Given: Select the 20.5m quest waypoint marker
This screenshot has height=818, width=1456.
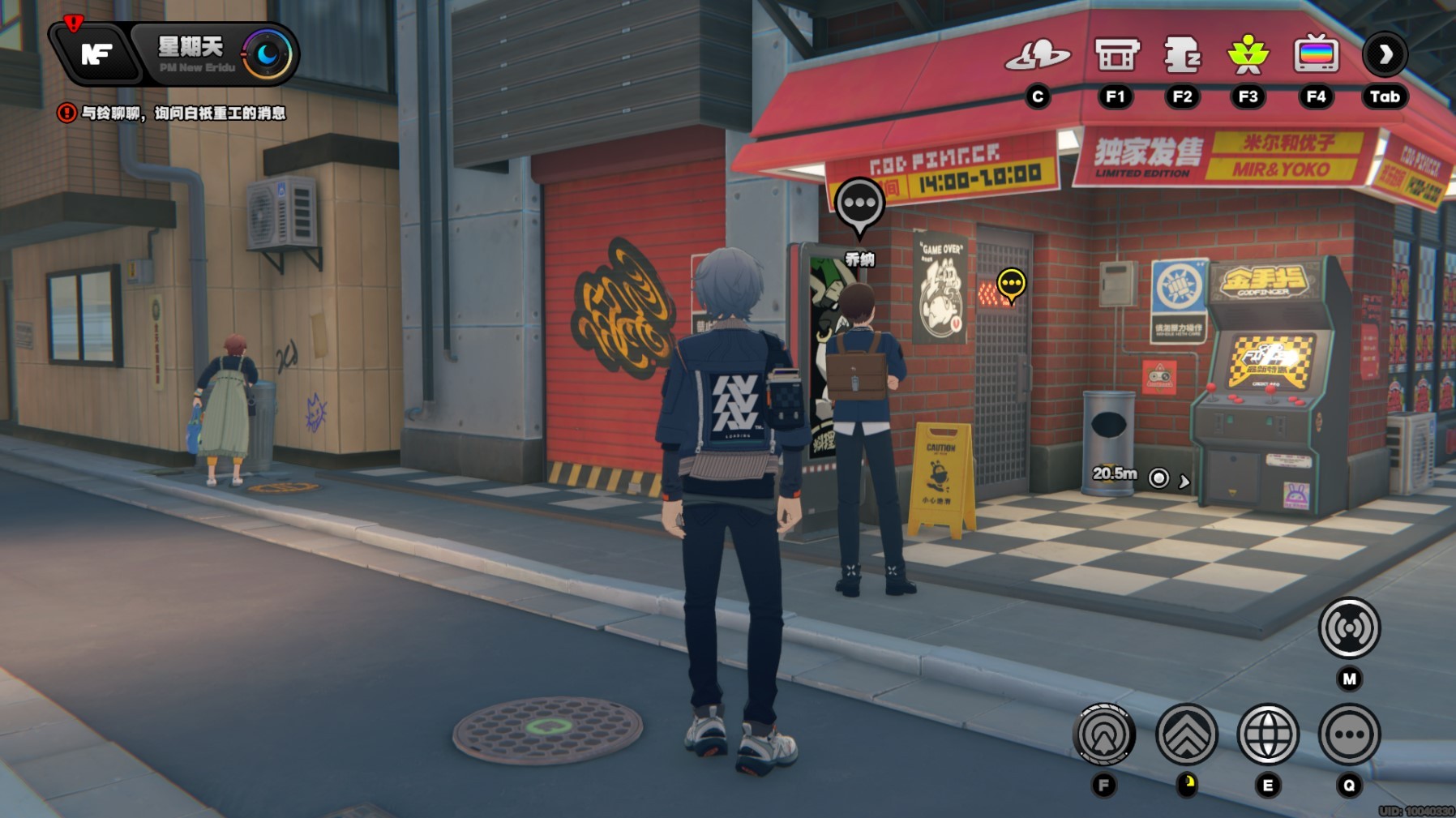Looking at the screenshot, I should pos(1159,478).
